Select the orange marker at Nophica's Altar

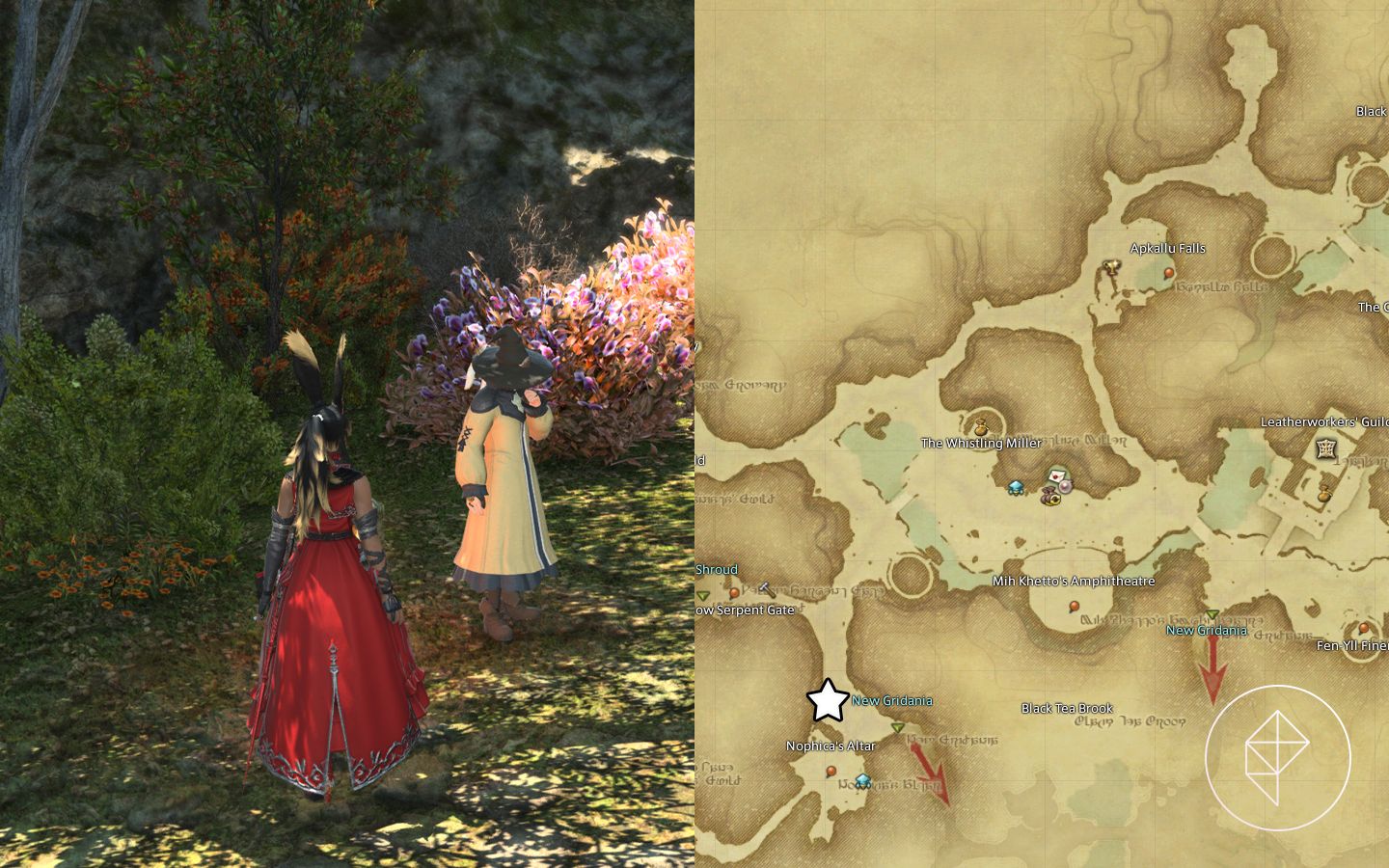(x=831, y=772)
